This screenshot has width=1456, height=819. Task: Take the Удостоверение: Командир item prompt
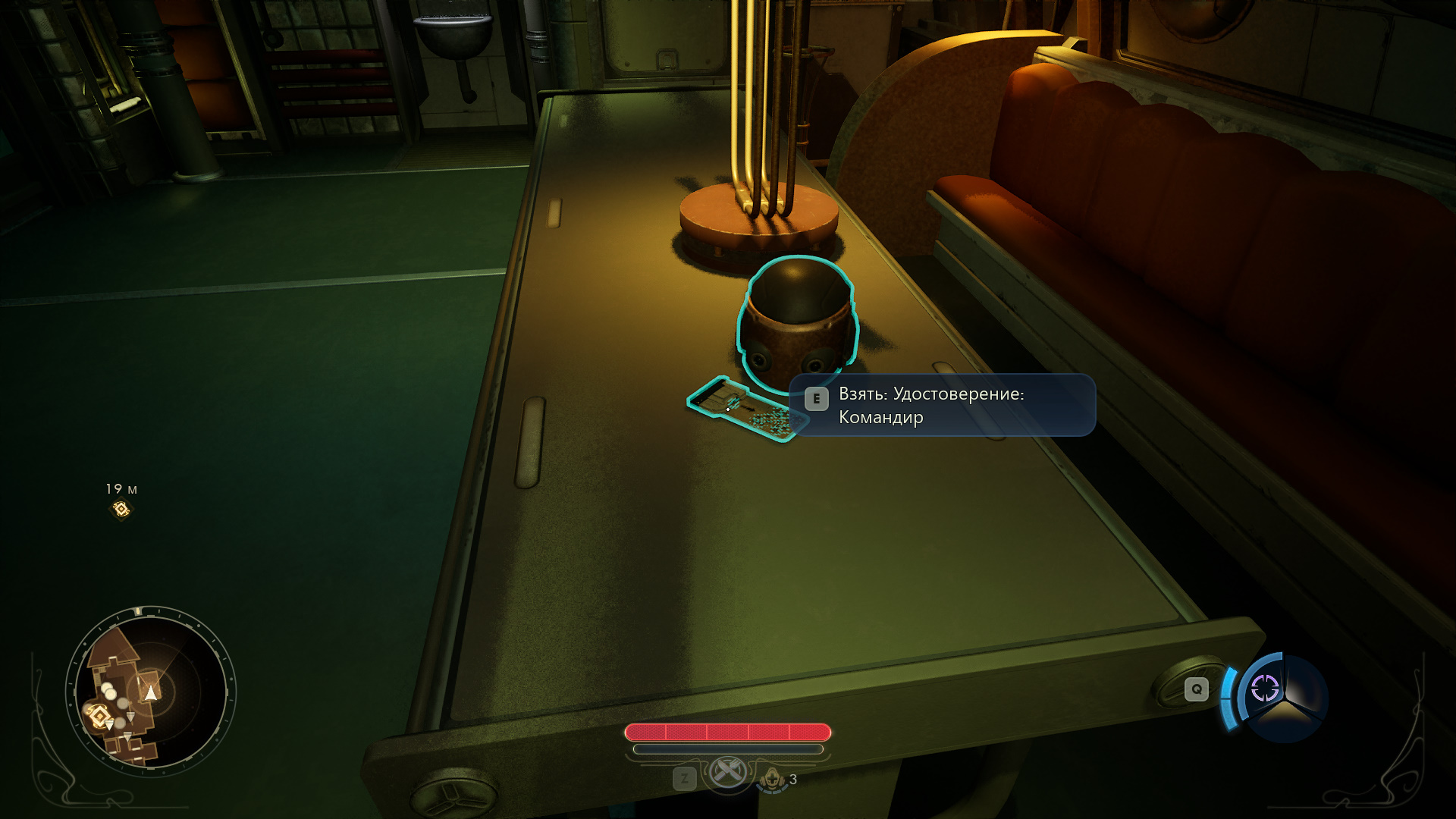point(942,405)
